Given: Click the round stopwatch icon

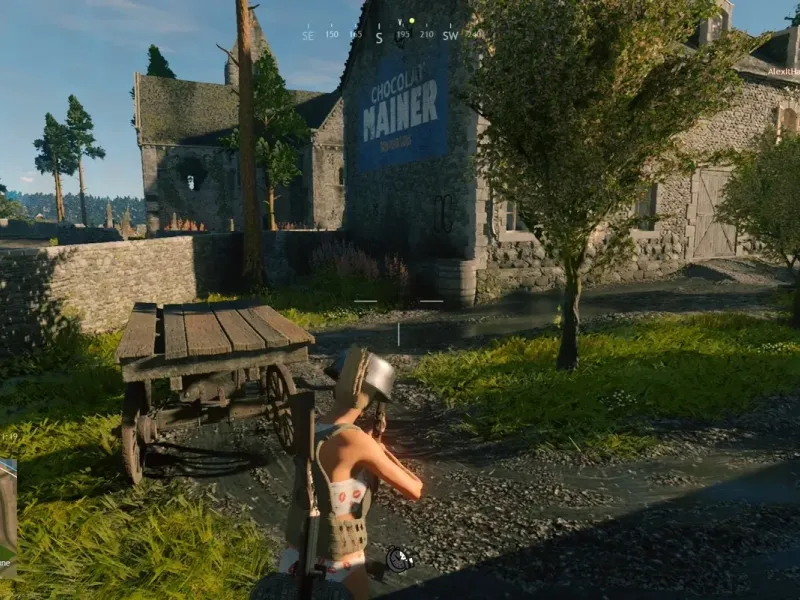Looking at the screenshot, I should 400,559.
